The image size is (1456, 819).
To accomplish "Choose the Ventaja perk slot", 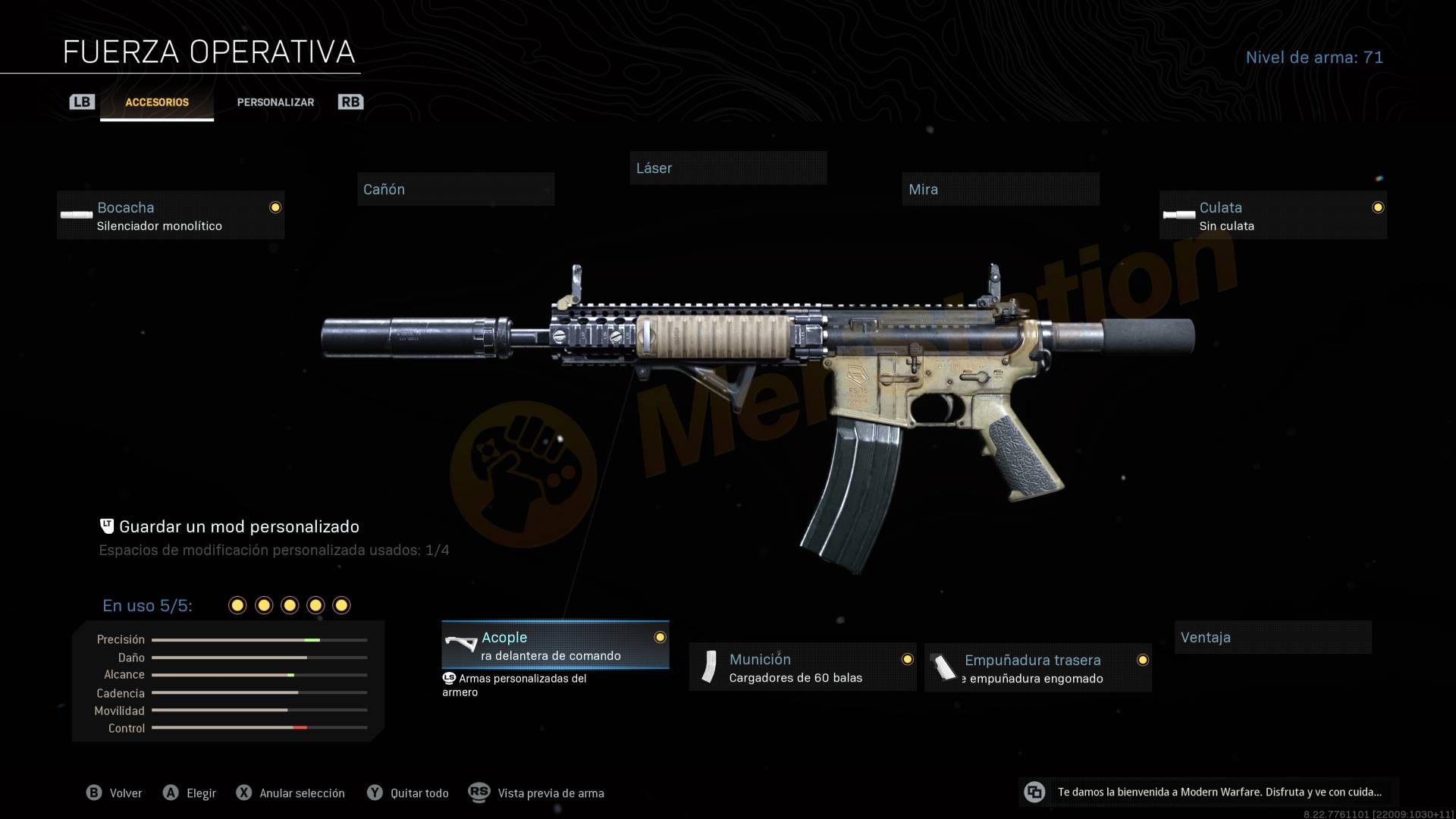I will [x=1272, y=638].
